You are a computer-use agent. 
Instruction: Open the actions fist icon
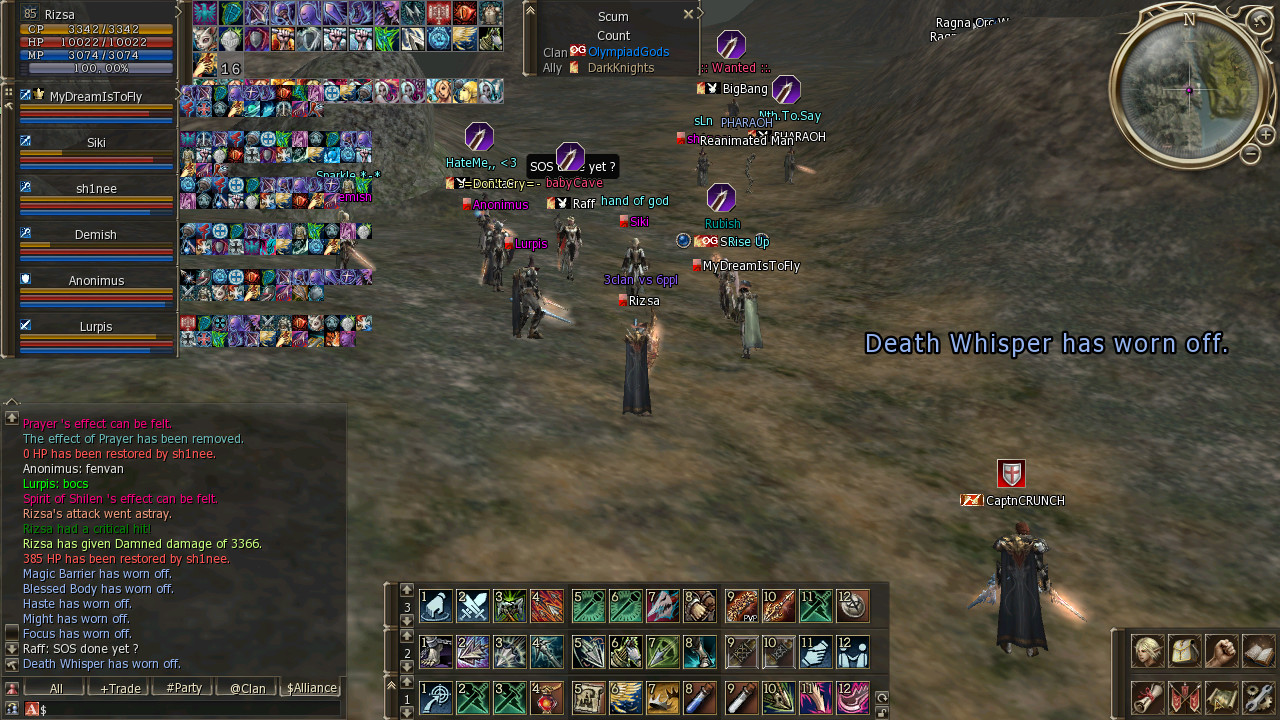[x=1221, y=651]
